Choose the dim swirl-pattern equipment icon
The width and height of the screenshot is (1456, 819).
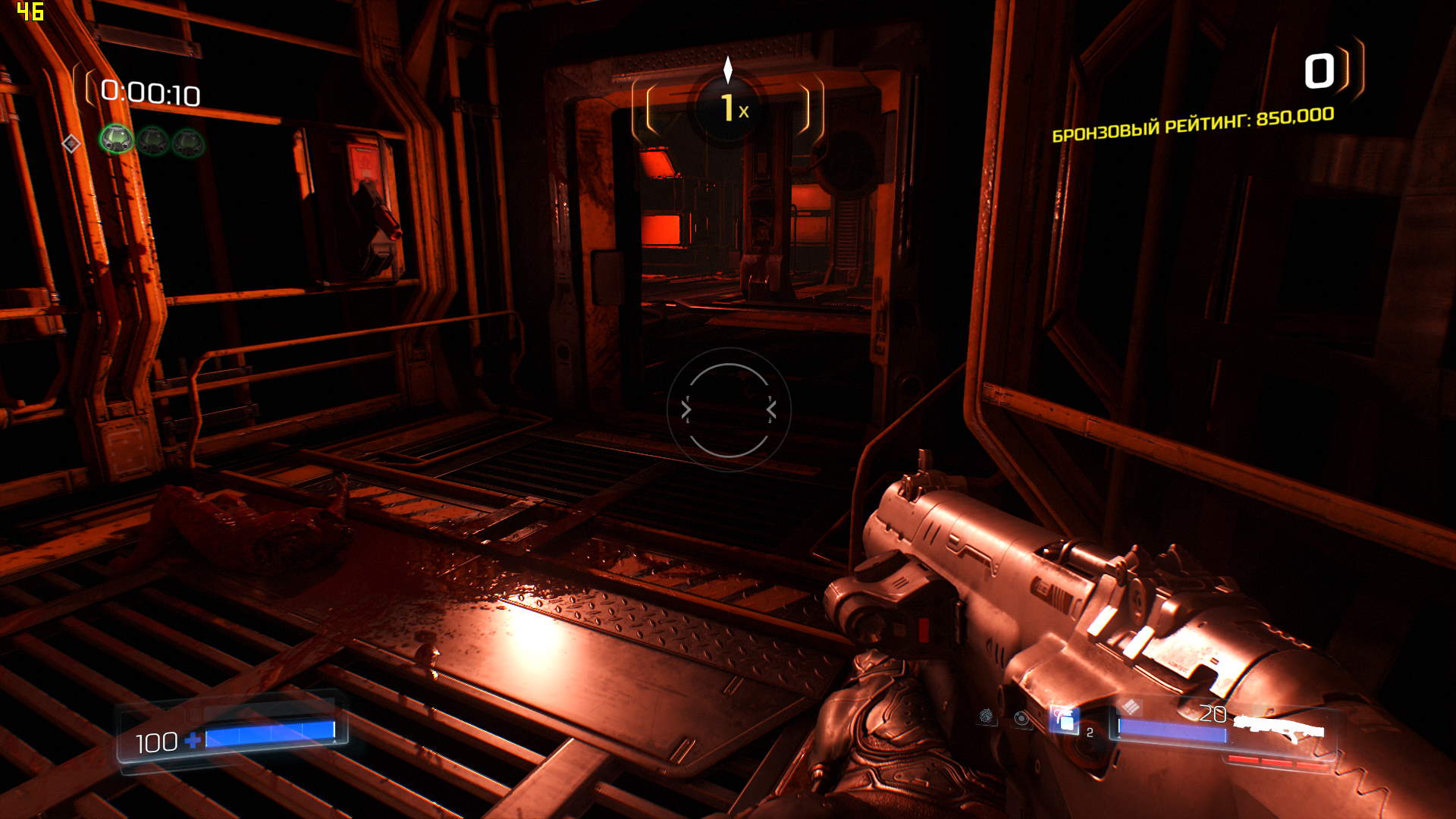coord(987,715)
